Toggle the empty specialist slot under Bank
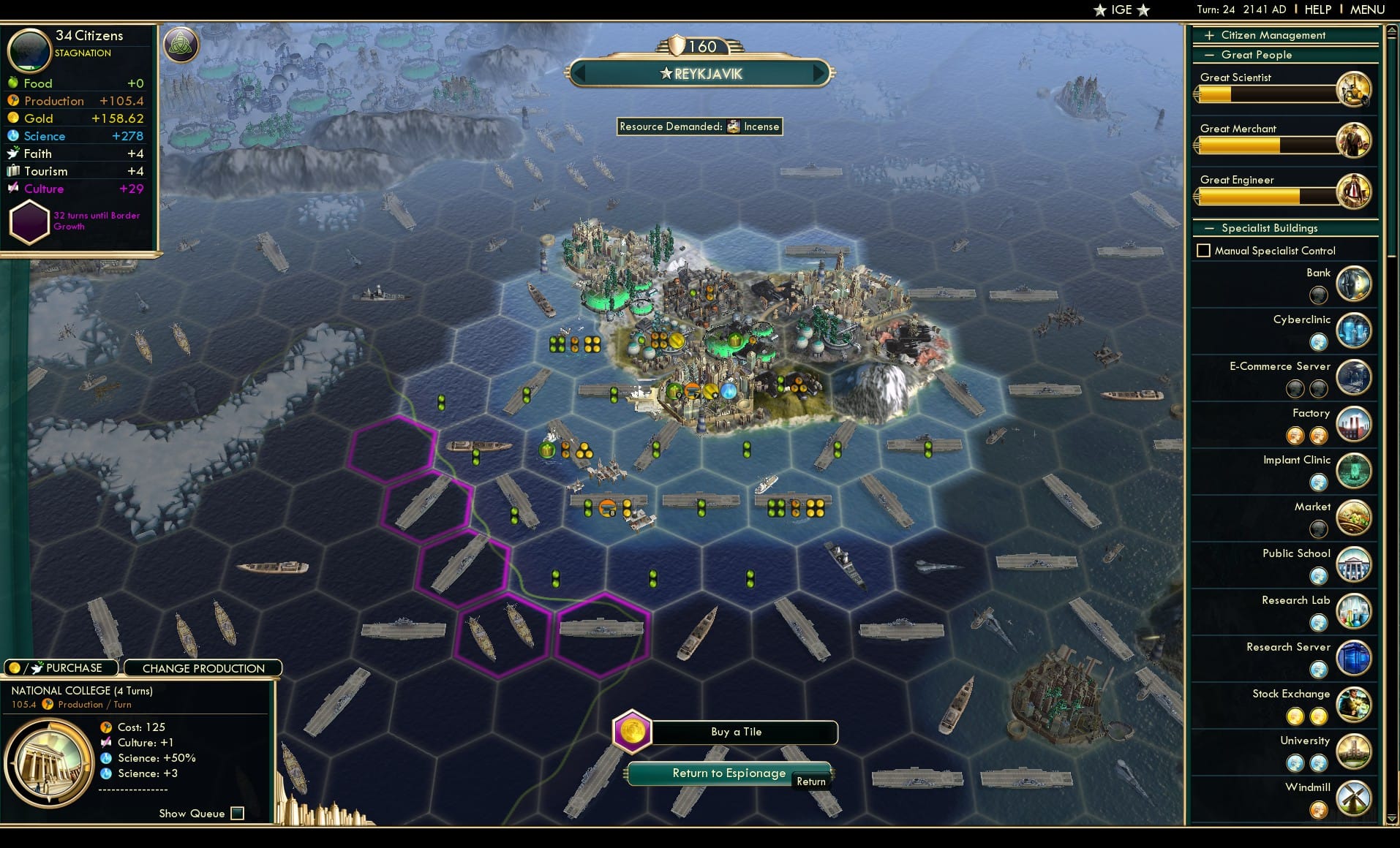1400x848 pixels. coord(1319,295)
